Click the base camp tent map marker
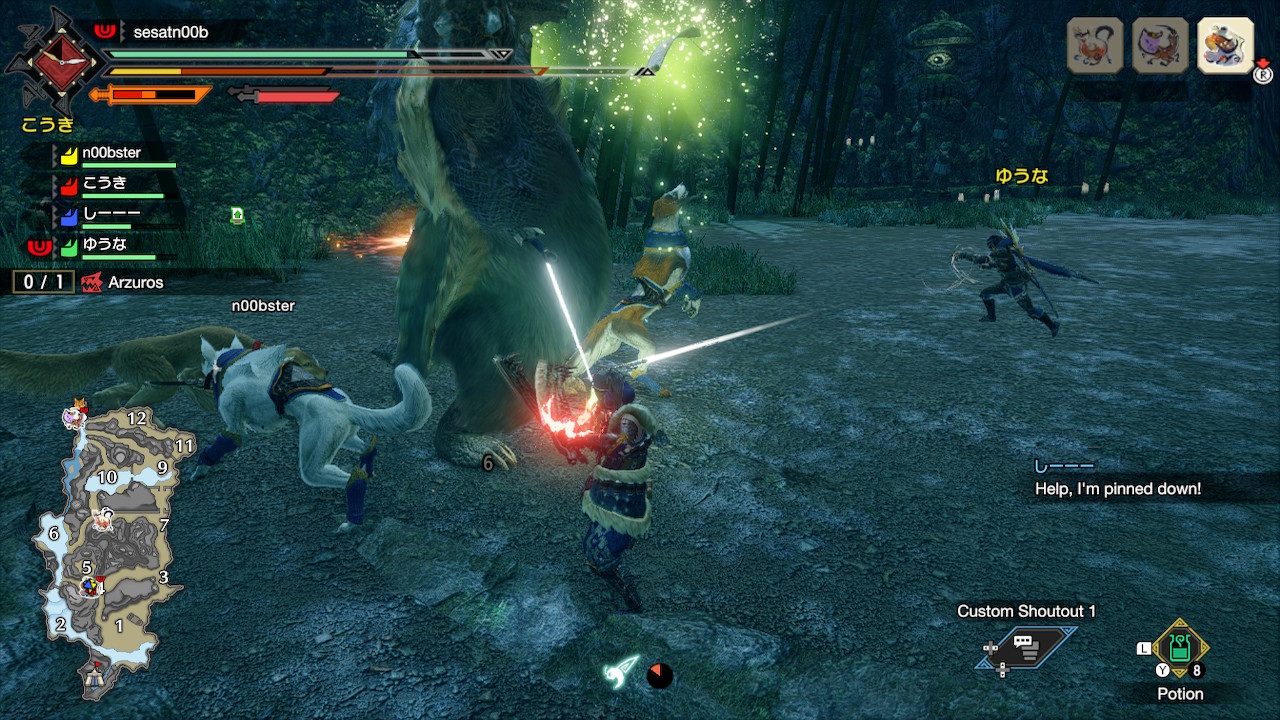Screen dimensions: 1280x720 pos(97,679)
